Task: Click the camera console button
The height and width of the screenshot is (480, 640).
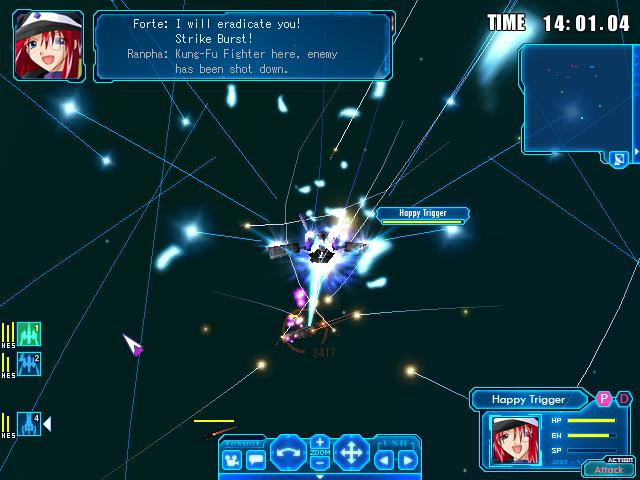Action: pos(232,460)
